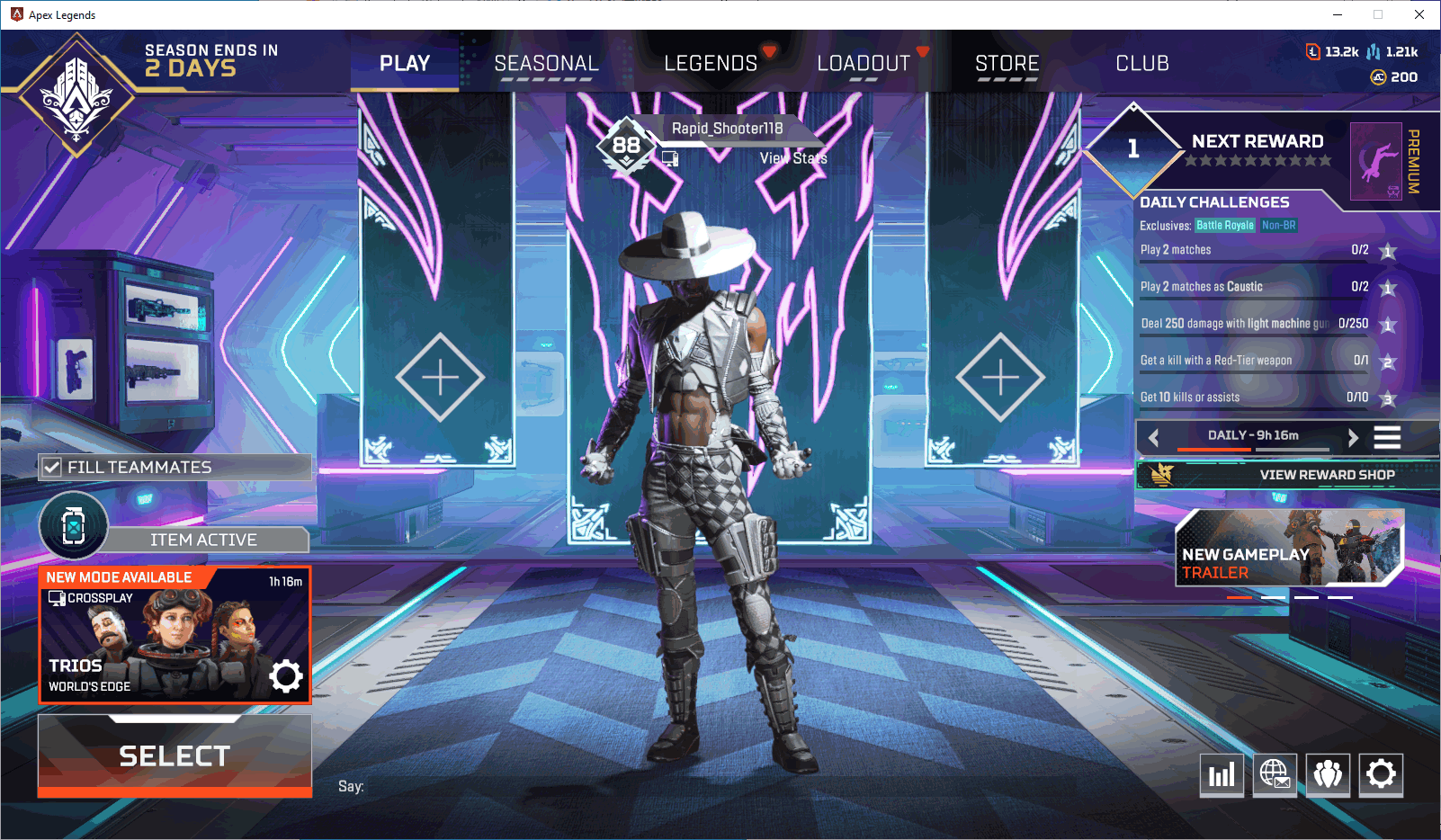Click the crafting materials icon in top bar
Image resolution: width=1441 pixels, height=840 pixels.
[1374, 52]
